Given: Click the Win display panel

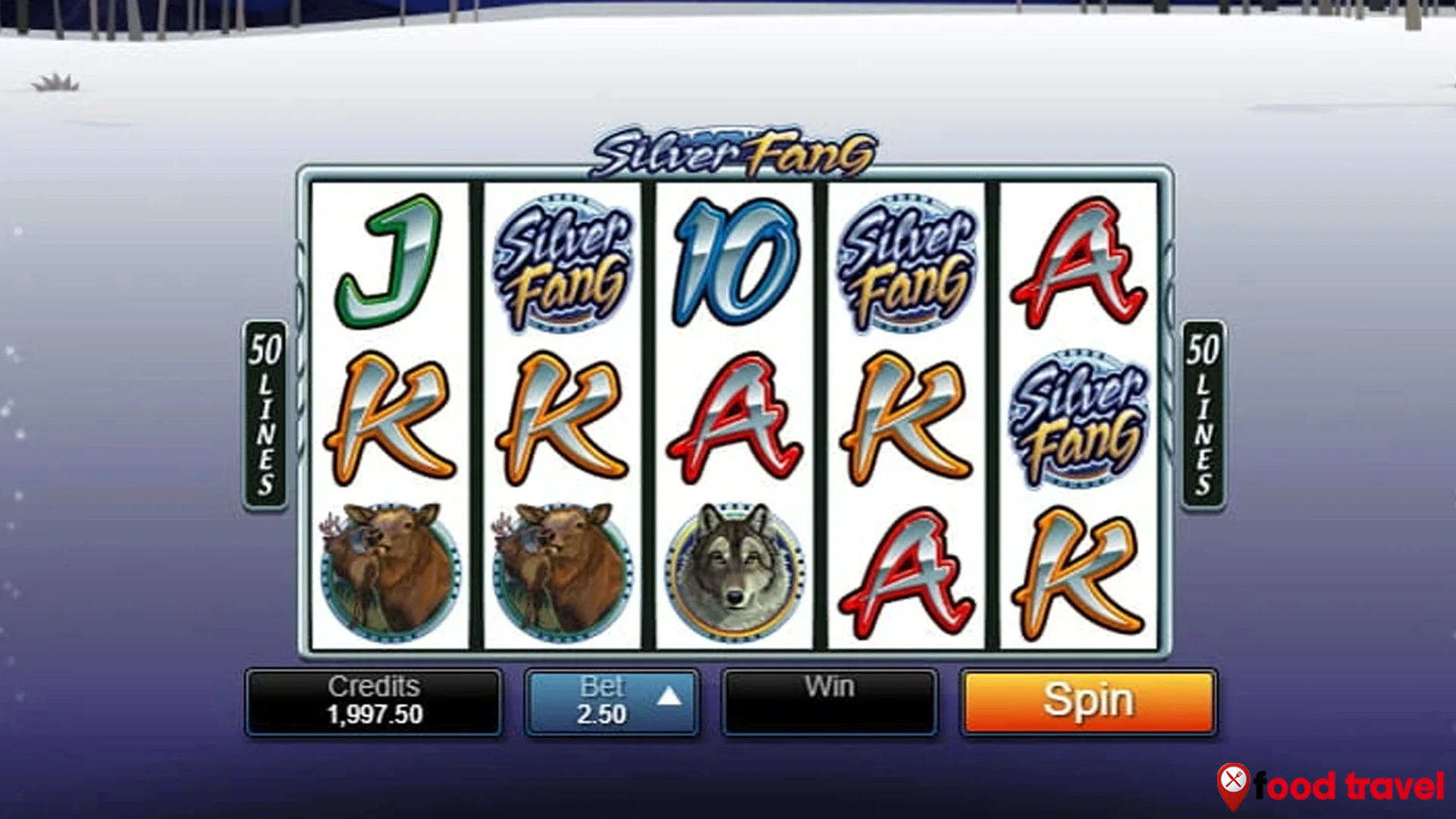Looking at the screenshot, I should point(830,699).
